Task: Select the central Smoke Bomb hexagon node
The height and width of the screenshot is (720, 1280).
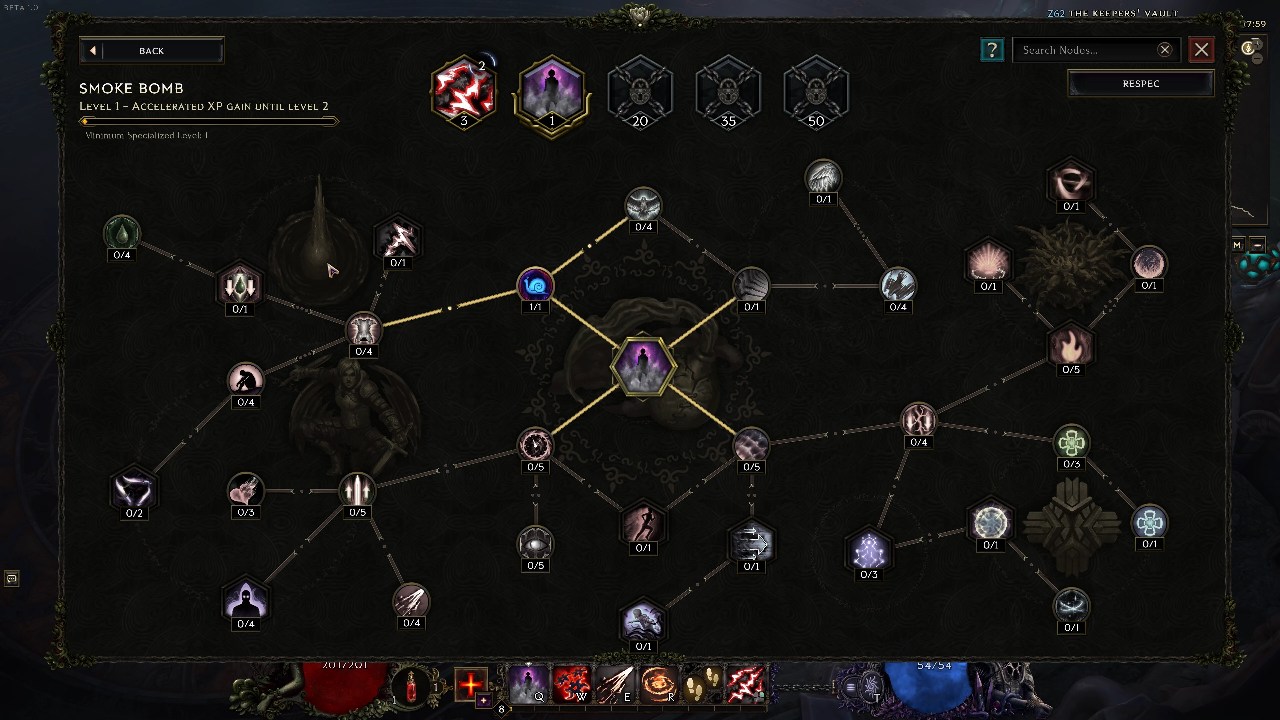Action: (x=642, y=365)
